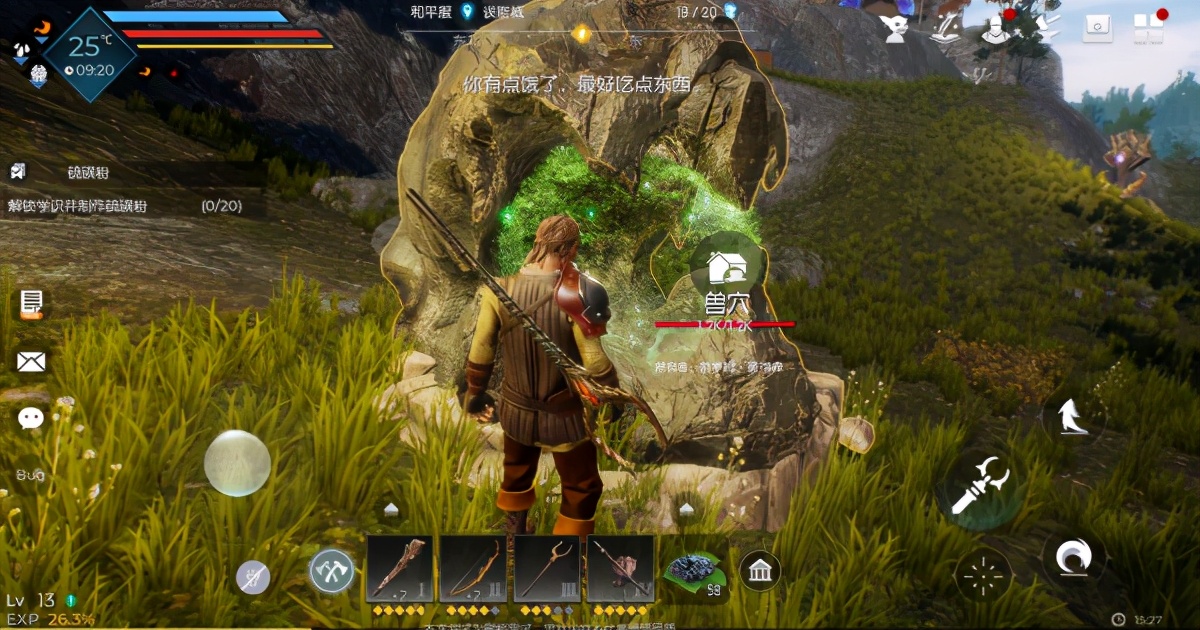Select the fourth hotbar slot with the spear
1200x630 pixels.
pos(620,569)
